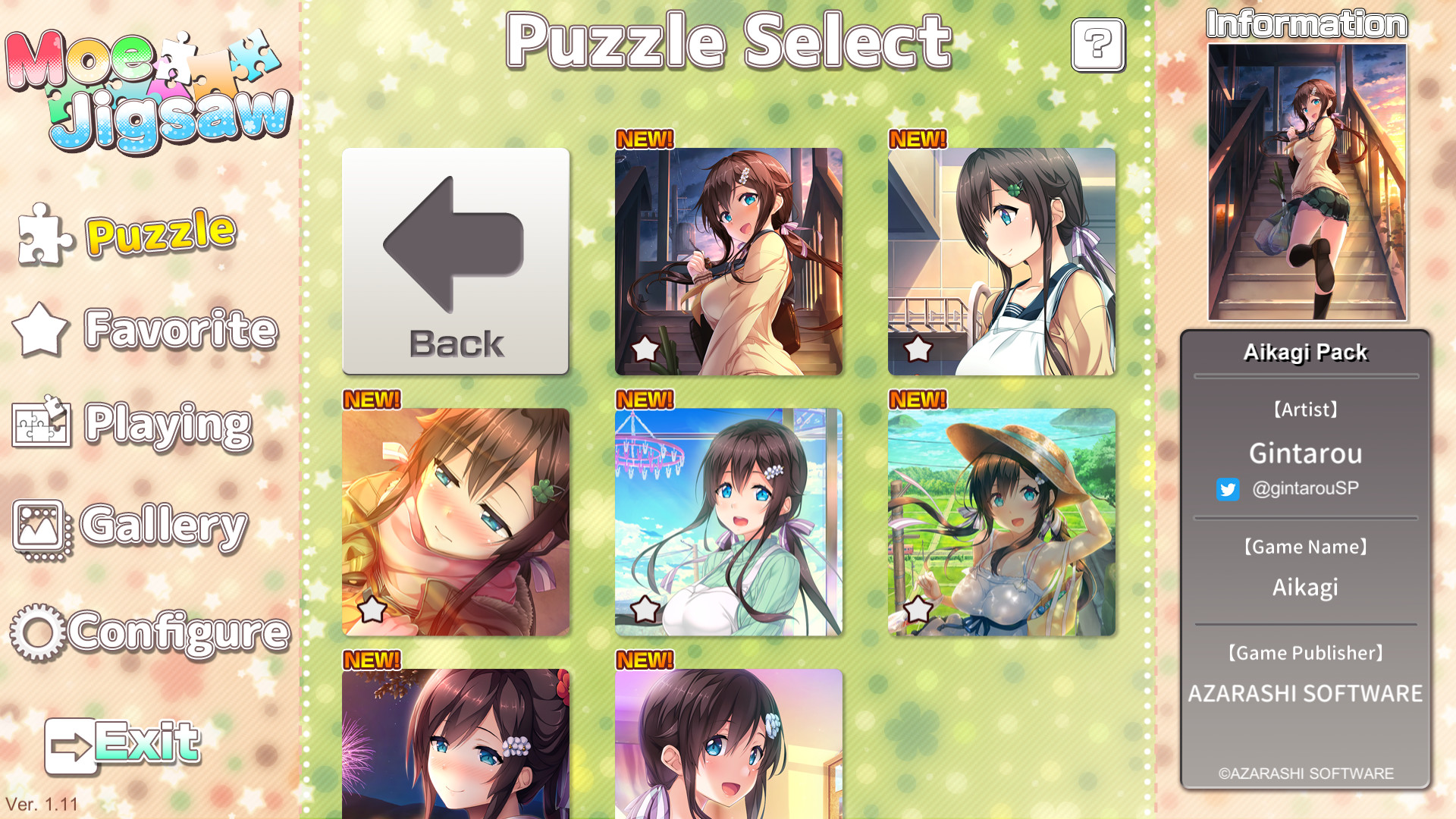
Task: Favorite the blushing scarf girl puzzle star
Action: pyautogui.click(x=372, y=607)
